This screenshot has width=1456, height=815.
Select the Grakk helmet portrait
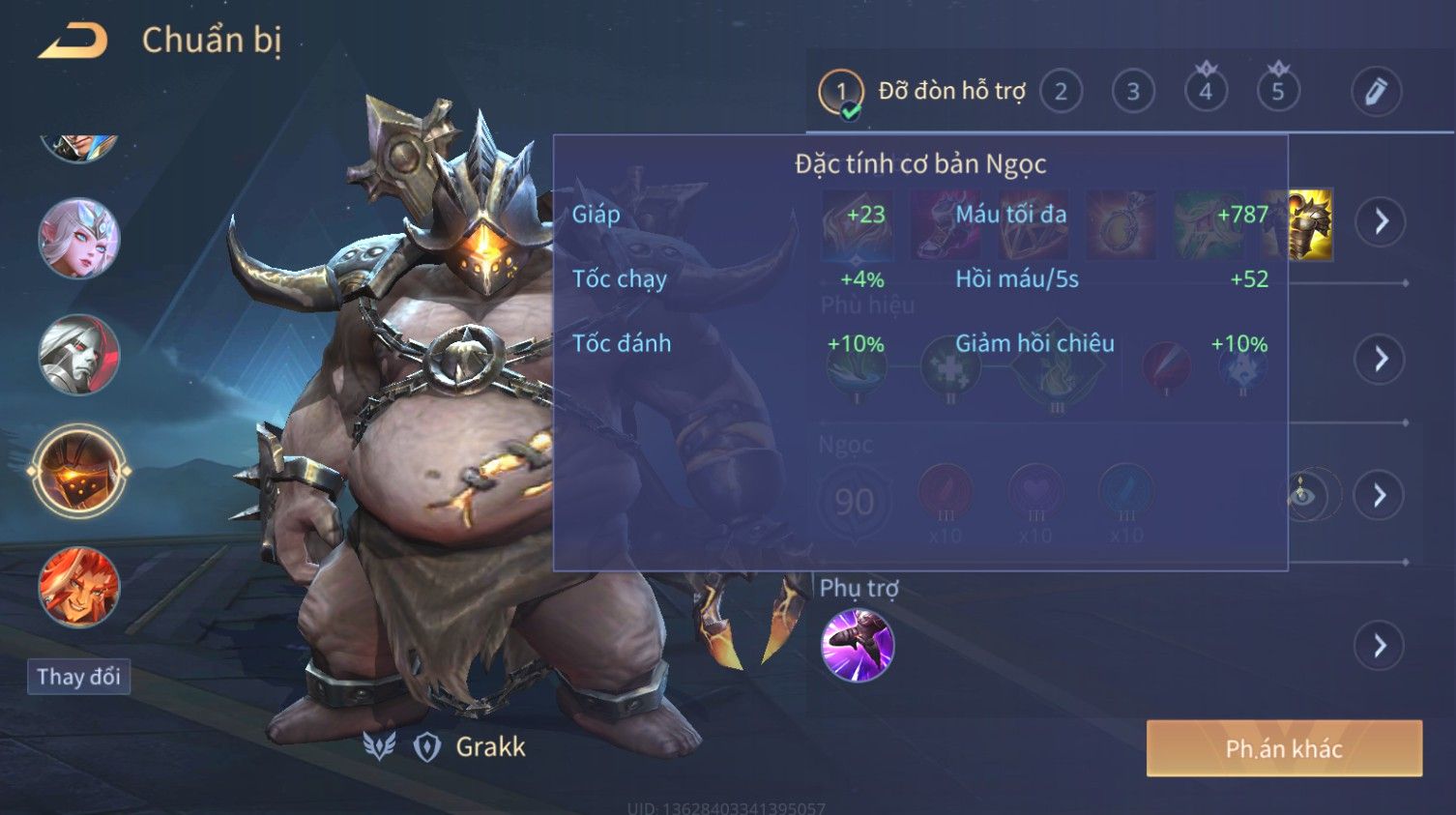pyautogui.click(x=78, y=471)
